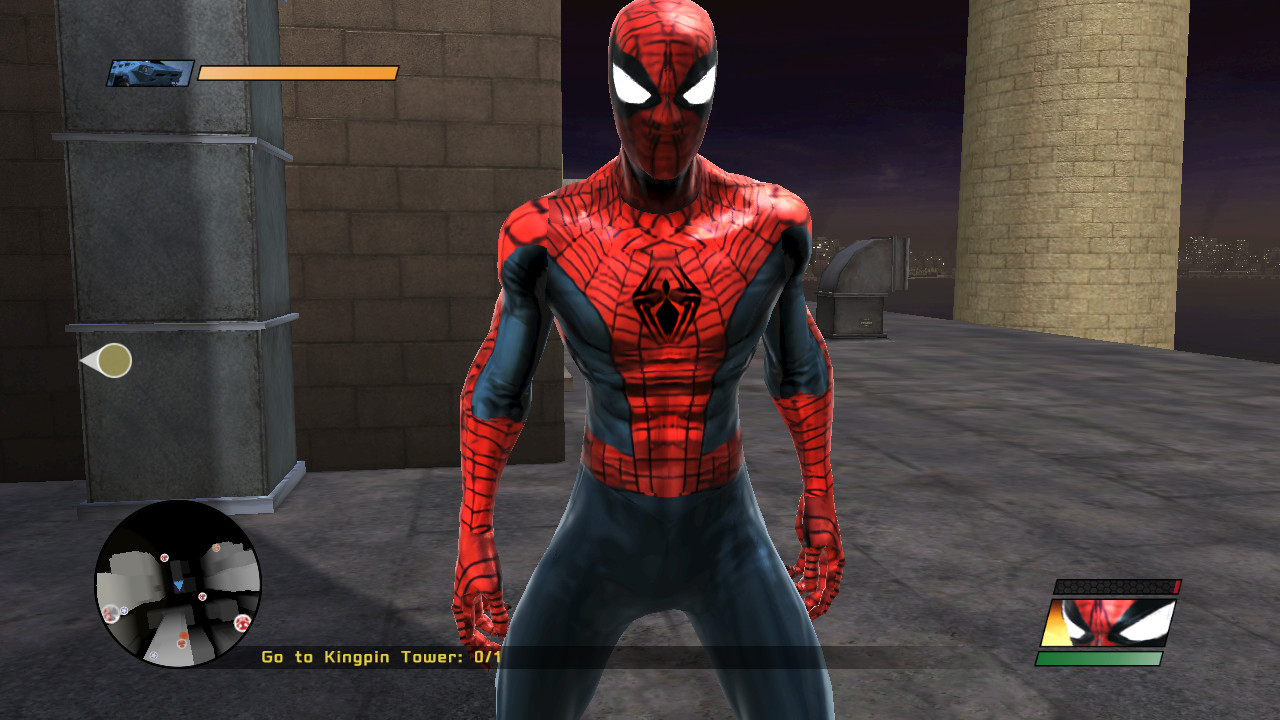This screenshot has height=720, width=1280.
Task: Click the blue player arrow on the minimap
Action: click(179, 585)
